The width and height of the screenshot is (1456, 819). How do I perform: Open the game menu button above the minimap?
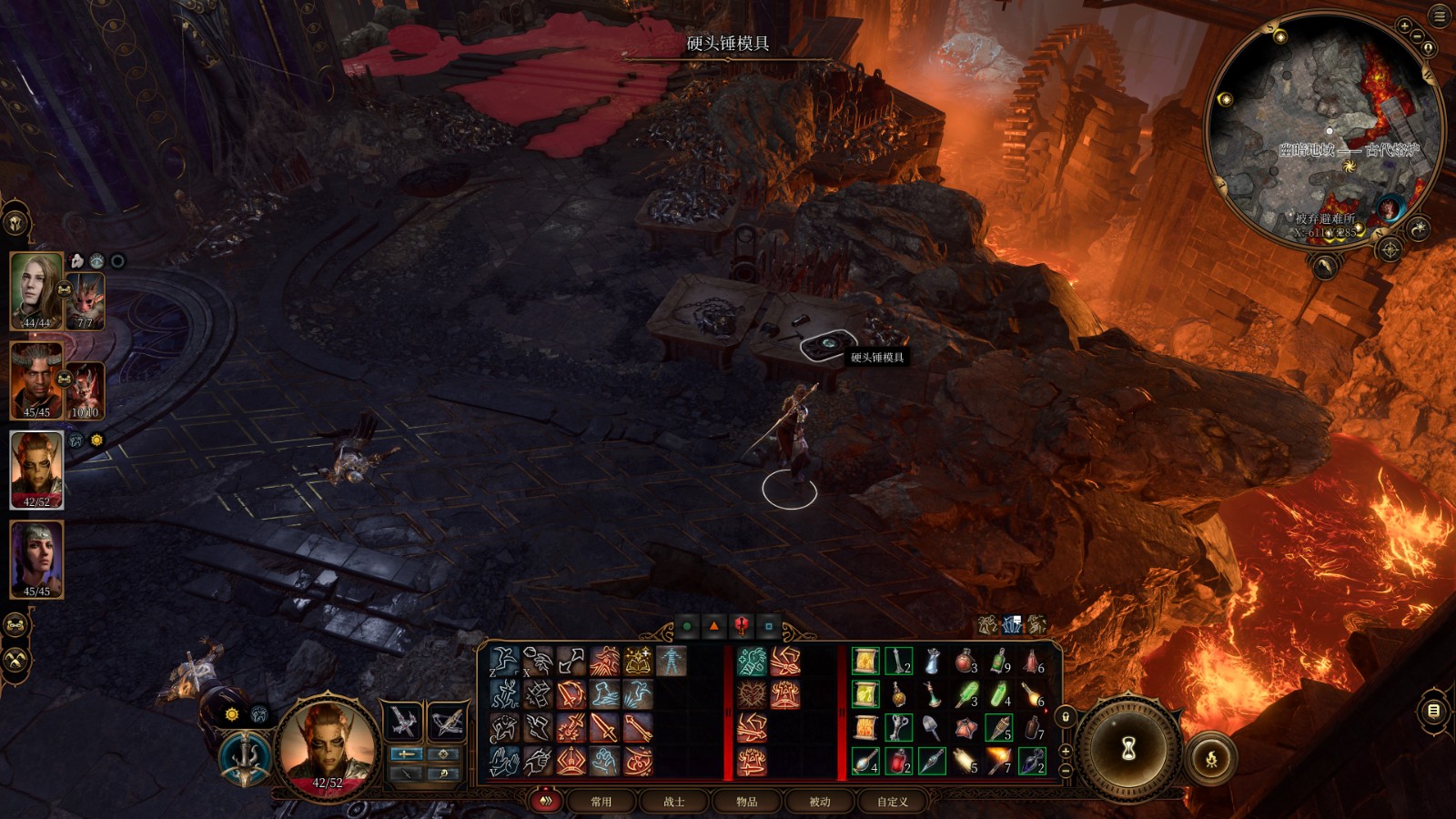click(1440, 16)
